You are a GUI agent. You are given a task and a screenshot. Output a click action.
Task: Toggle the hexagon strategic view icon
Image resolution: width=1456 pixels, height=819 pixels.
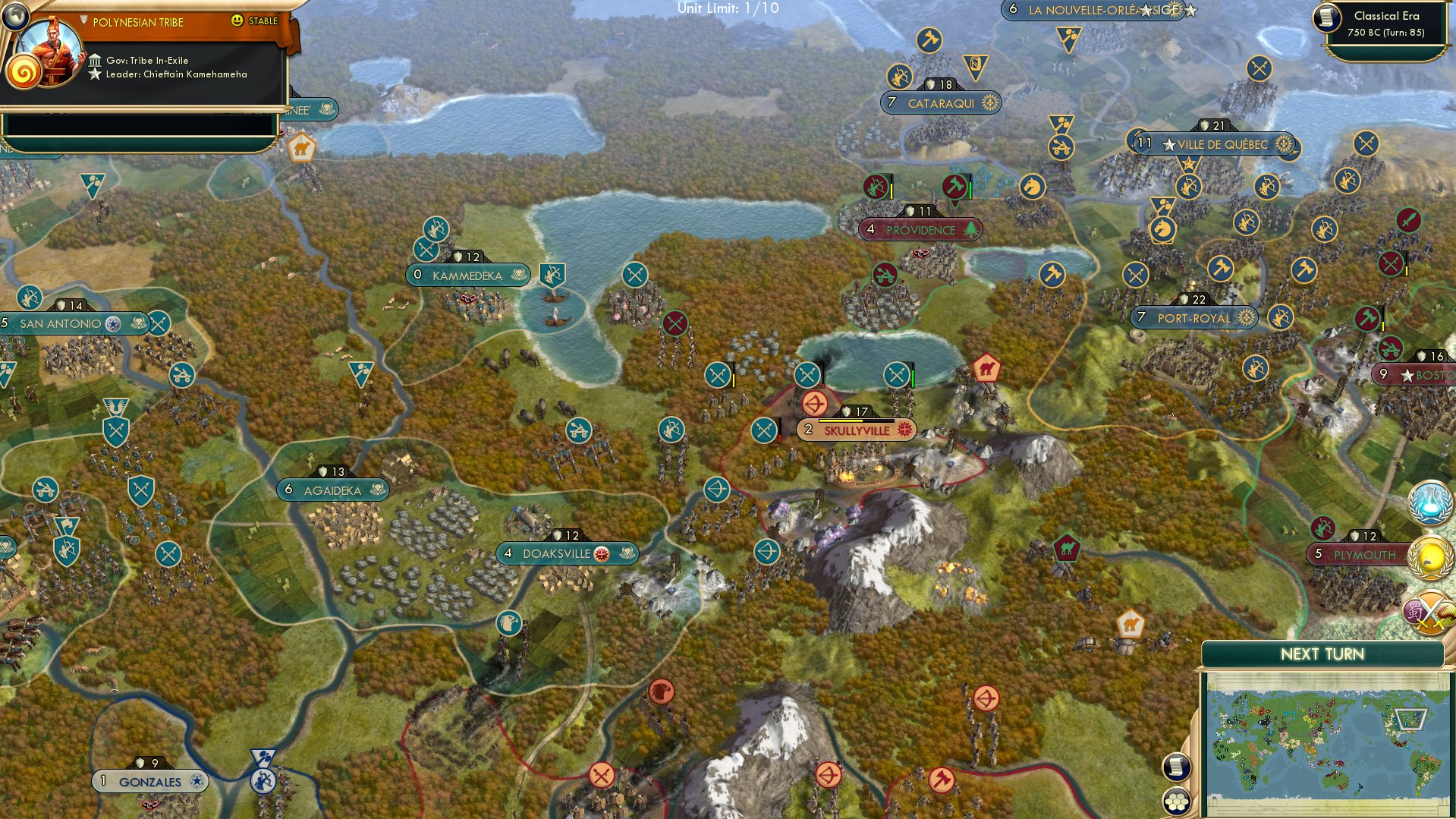(x=1177, y=799)
